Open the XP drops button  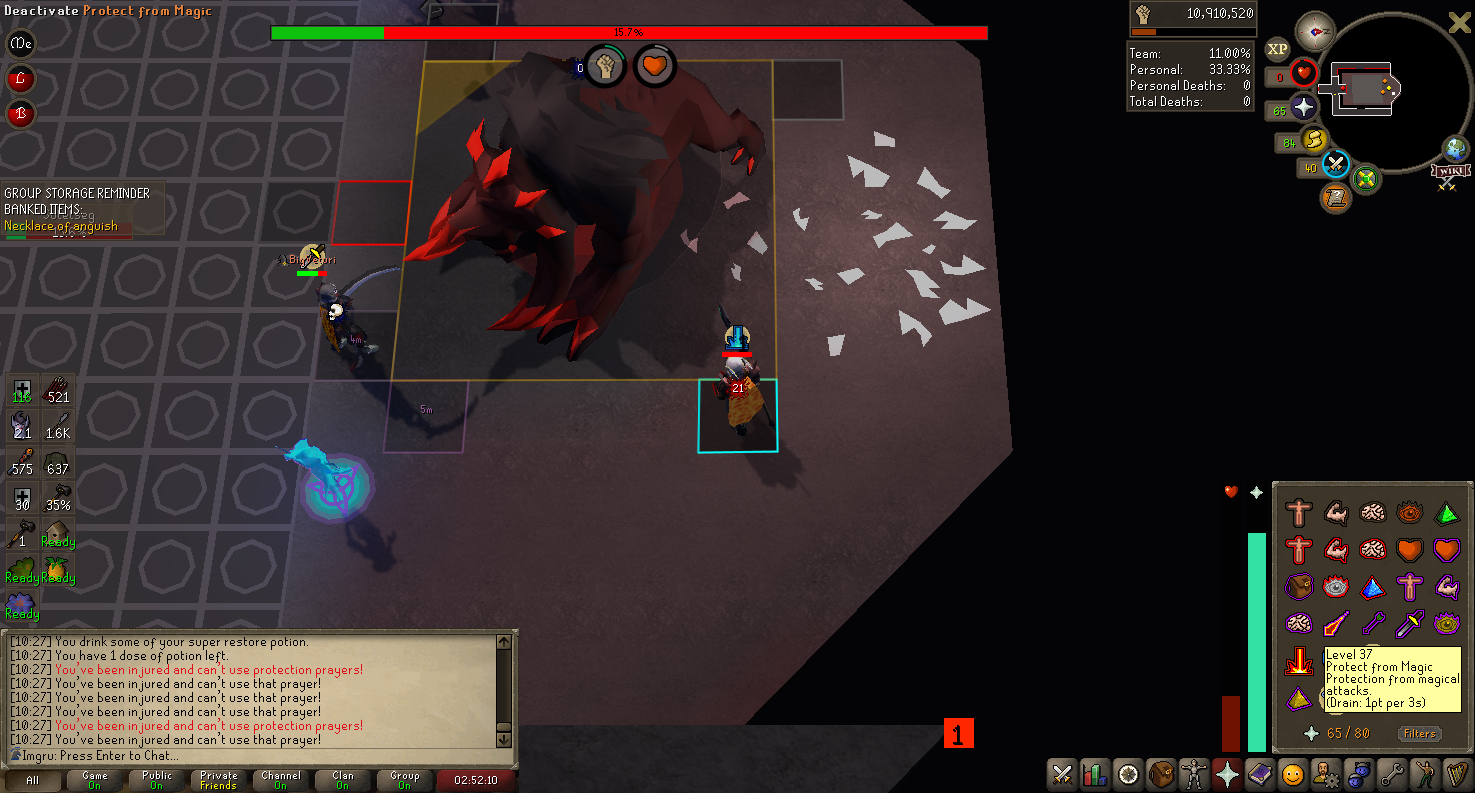1277,49
